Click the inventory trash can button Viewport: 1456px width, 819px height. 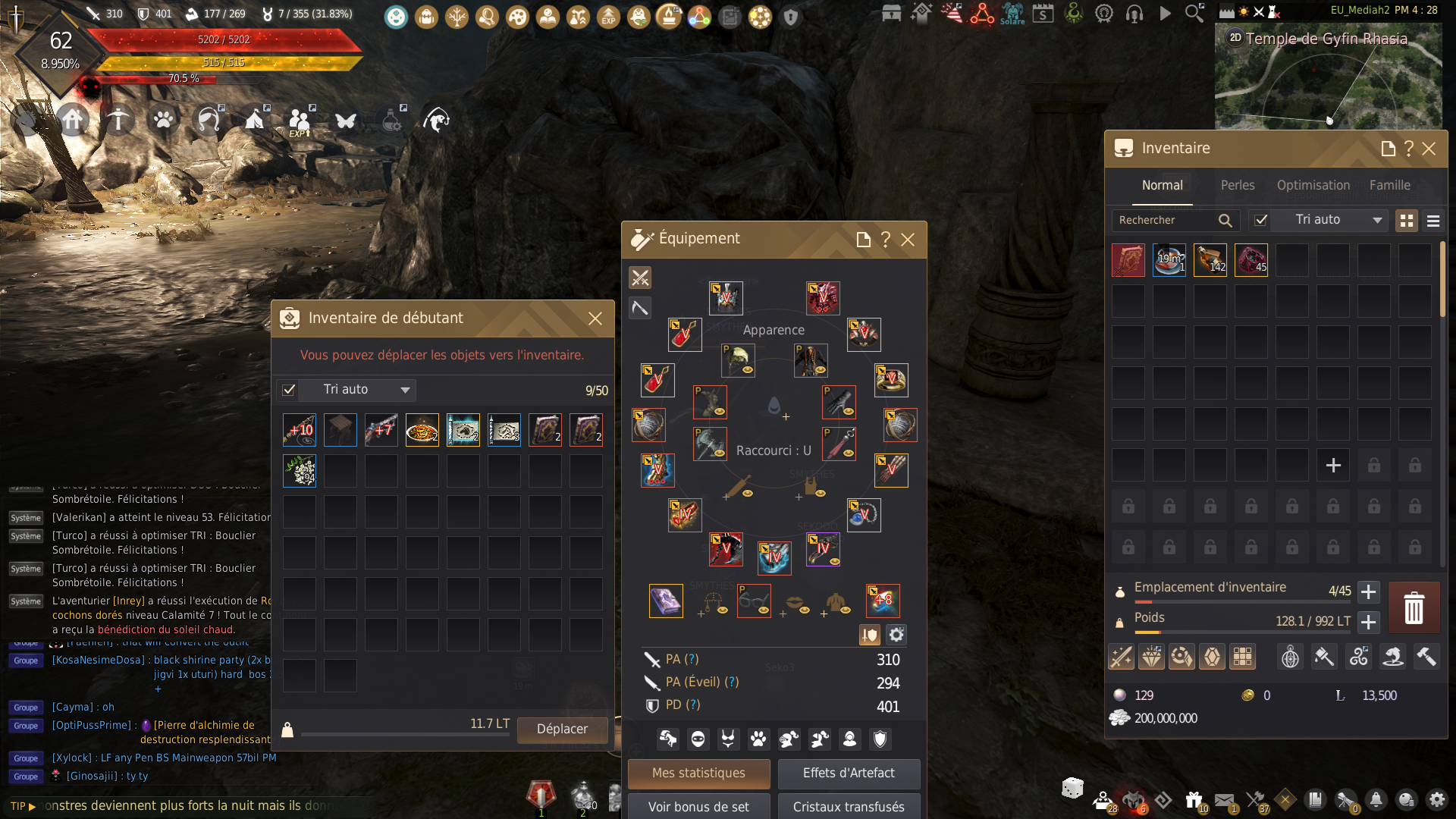pyautogui.click(x=1414, y=608)
